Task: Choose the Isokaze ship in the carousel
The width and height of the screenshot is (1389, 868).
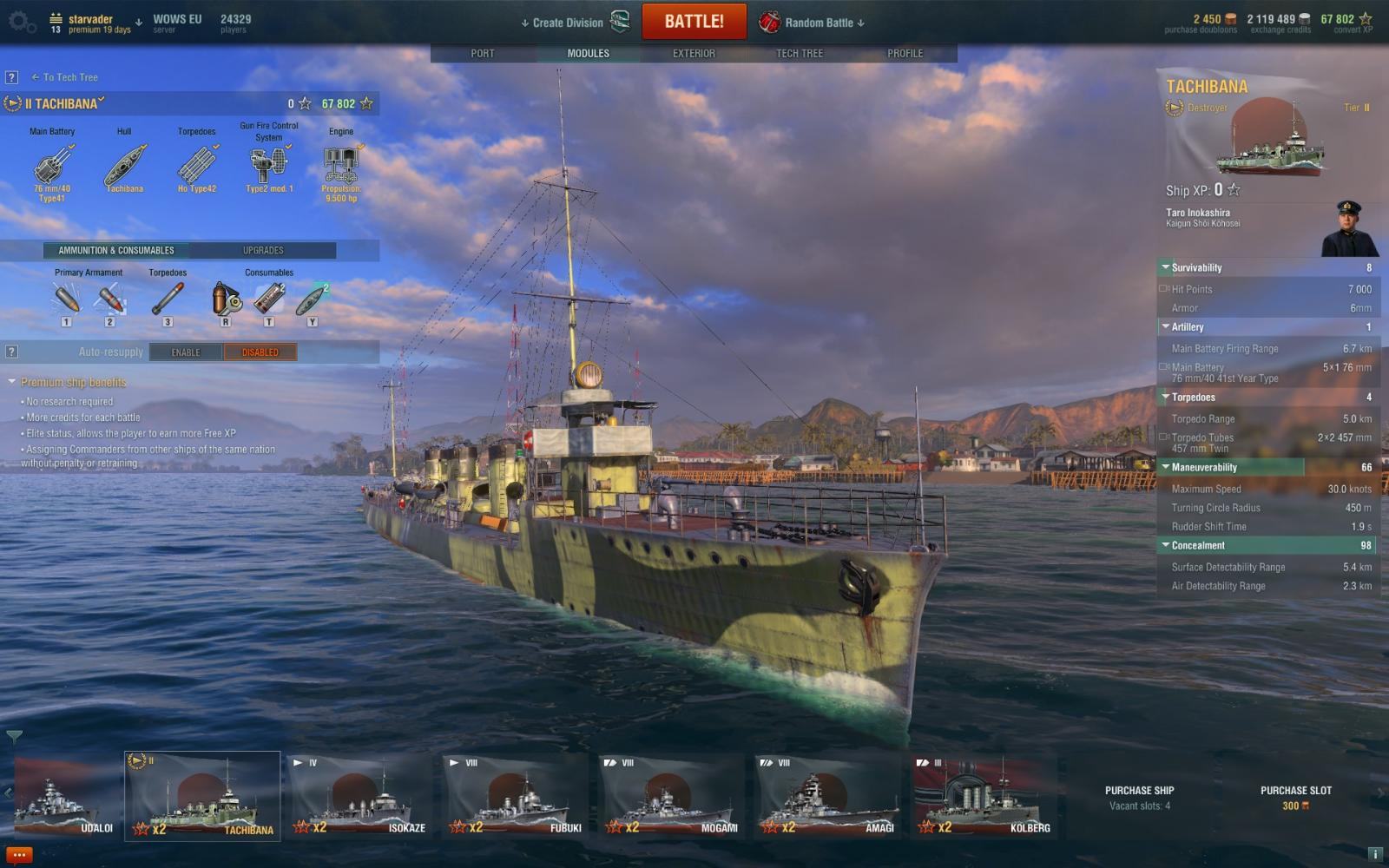Action: (359, 796)
